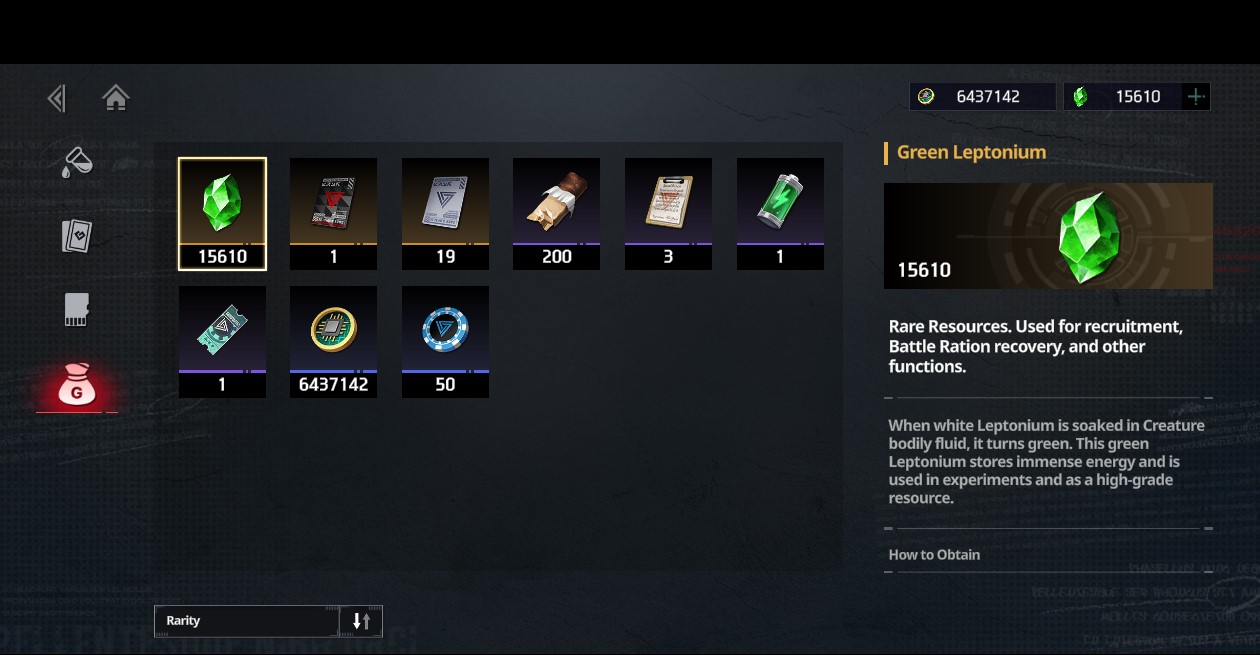Select the memory chip category tab

tap(77, 310)
